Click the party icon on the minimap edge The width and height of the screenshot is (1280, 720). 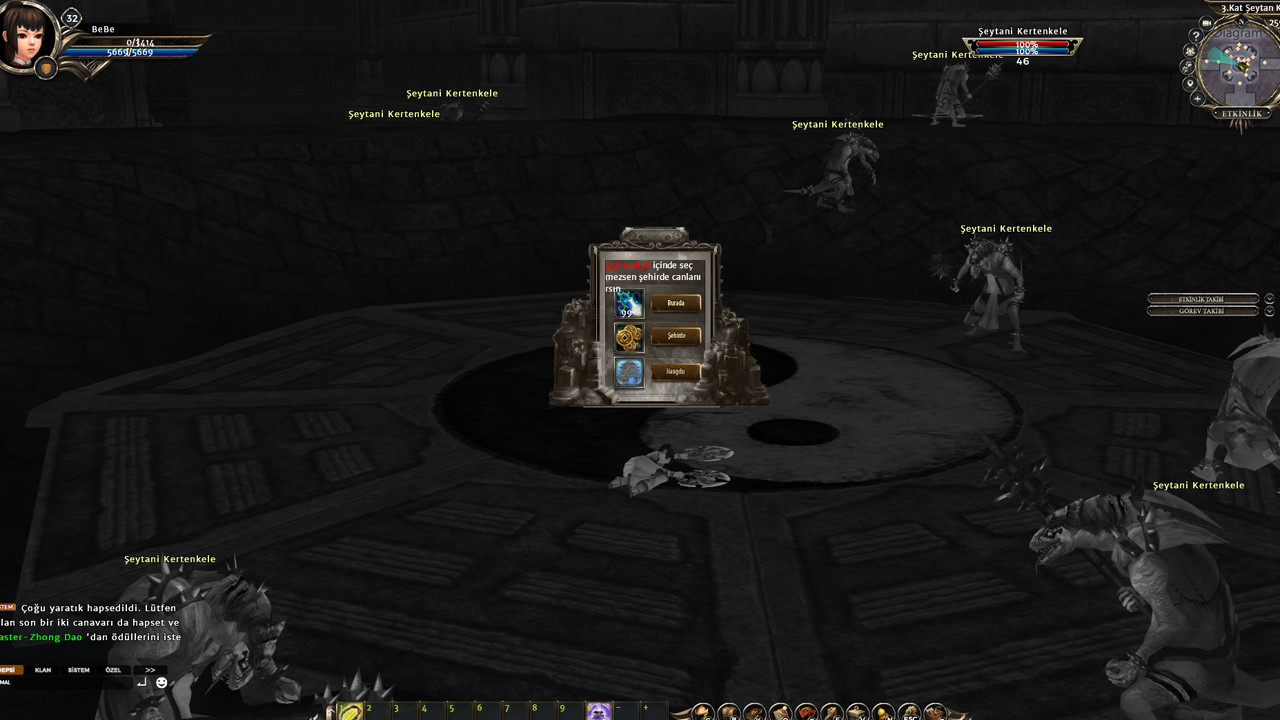(1190, 51)
